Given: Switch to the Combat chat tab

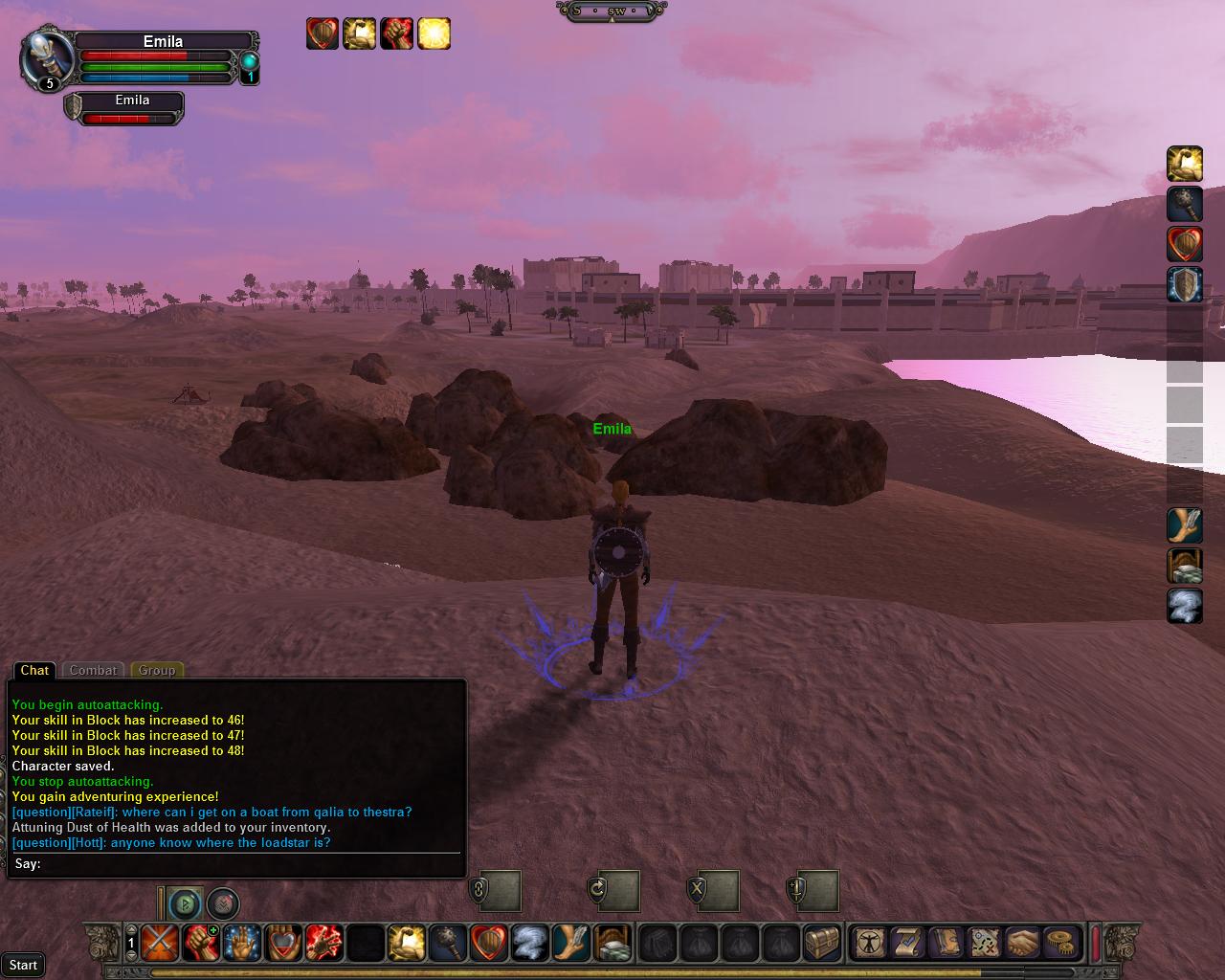Looking at the screenshot, I should click(93, 670).
